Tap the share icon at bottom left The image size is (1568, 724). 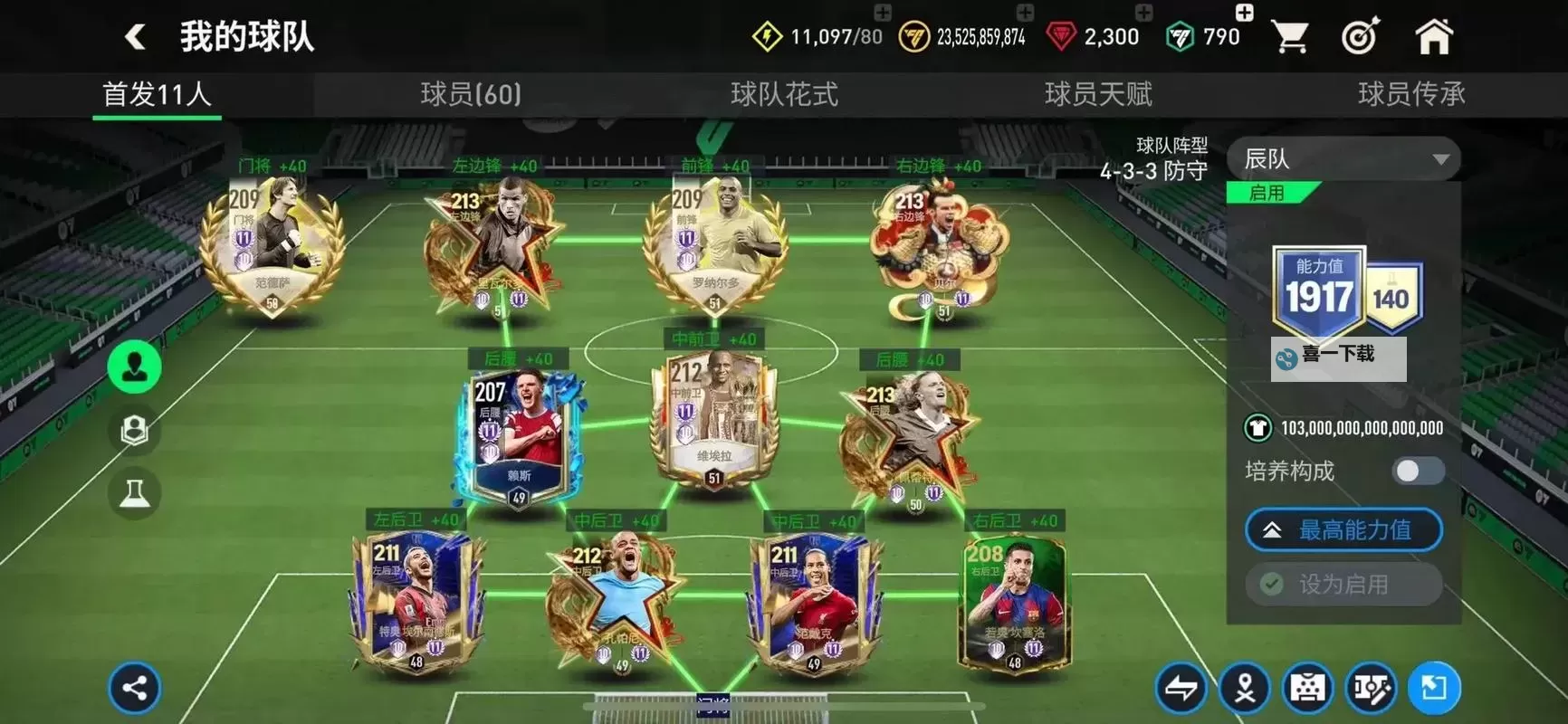pyautogui.click(x=134, y=687)
